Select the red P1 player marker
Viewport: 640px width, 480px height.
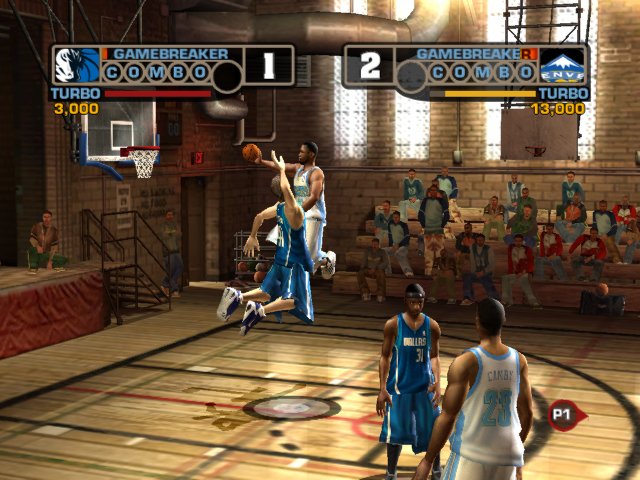[561, 412]
